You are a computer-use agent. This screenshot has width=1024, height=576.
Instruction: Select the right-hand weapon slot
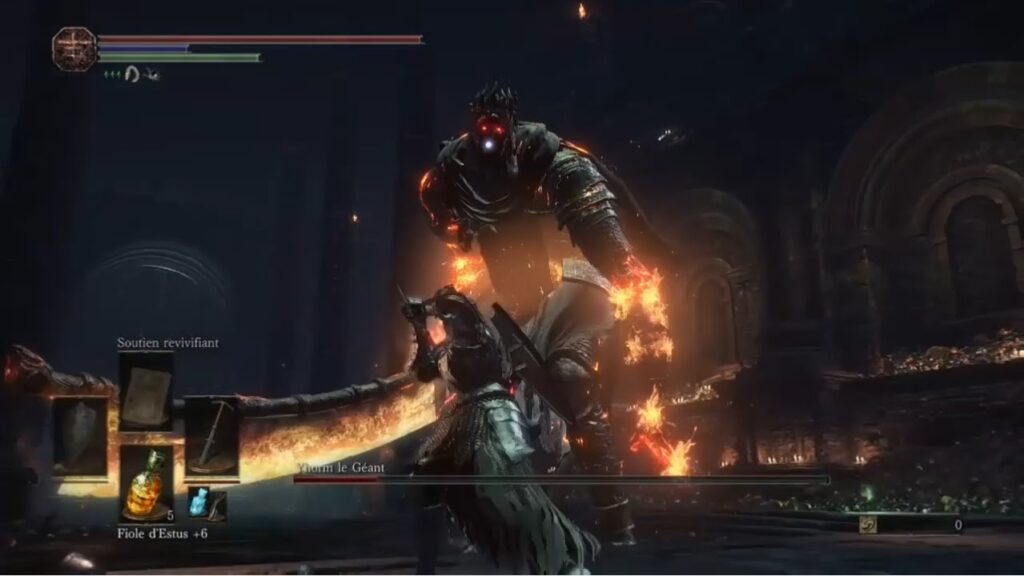pos(211,435)
